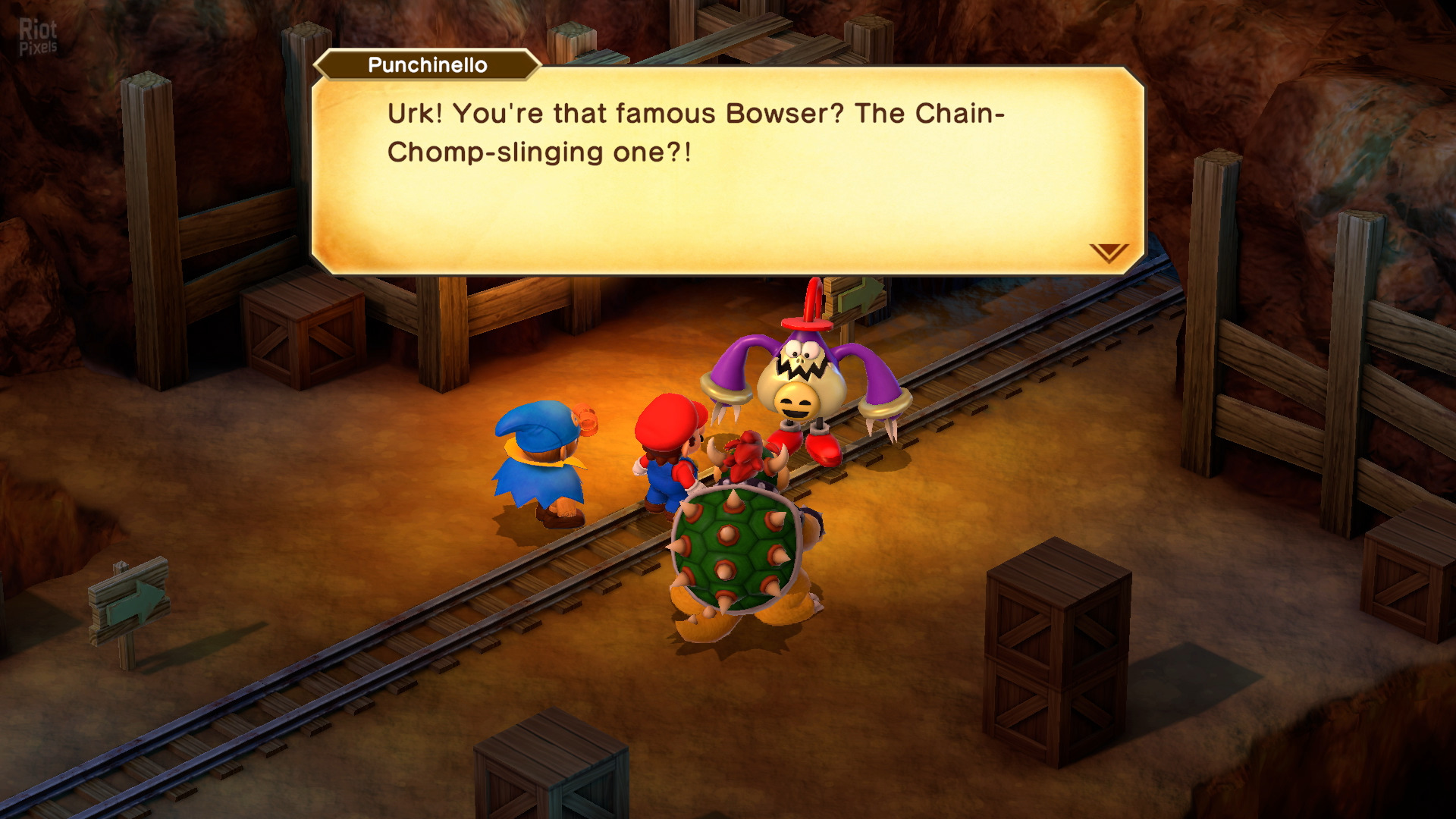Advance dialogue with the down arrow indicator

pos(1109,253)
